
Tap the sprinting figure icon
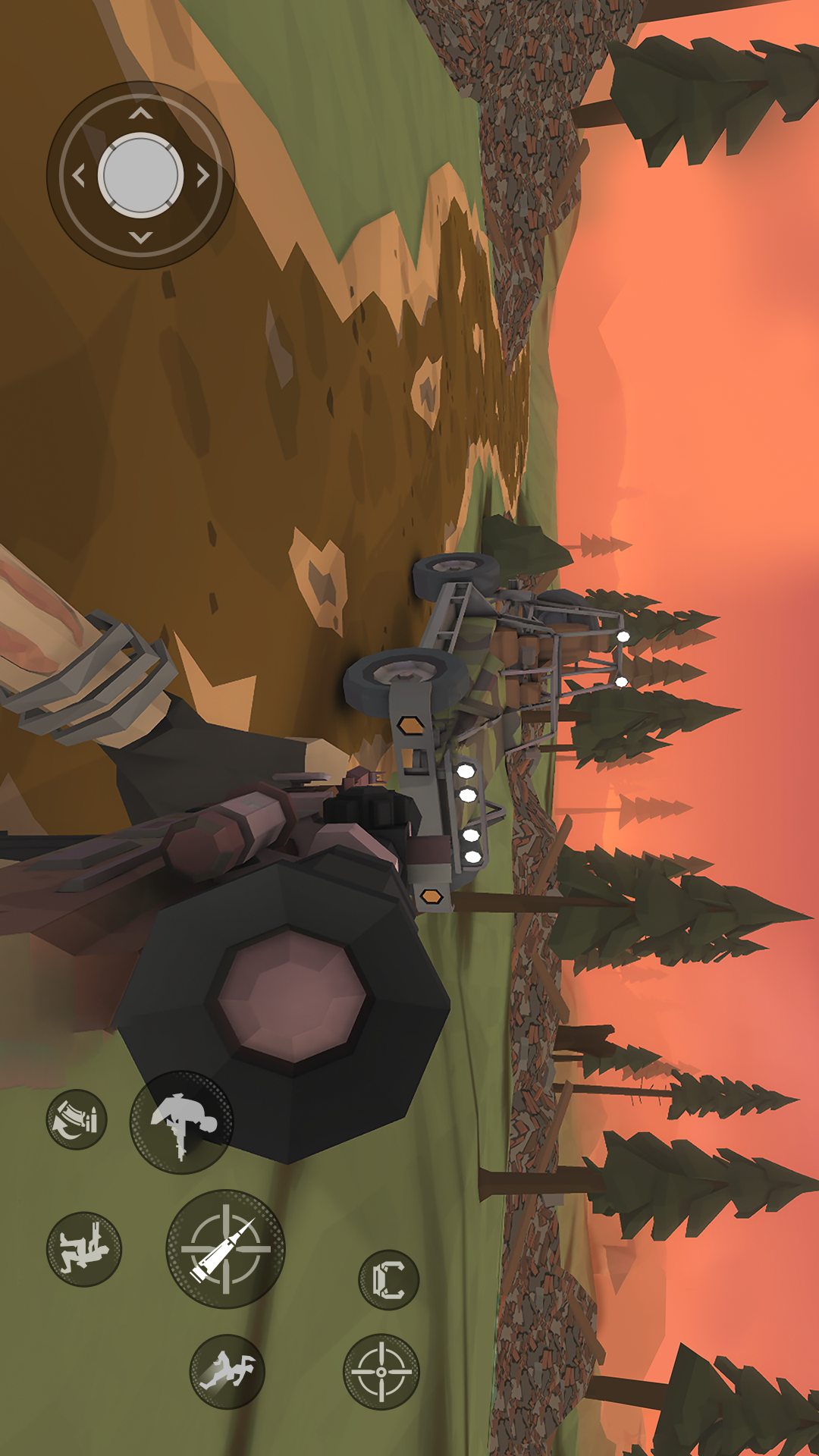coord(227,1371)
